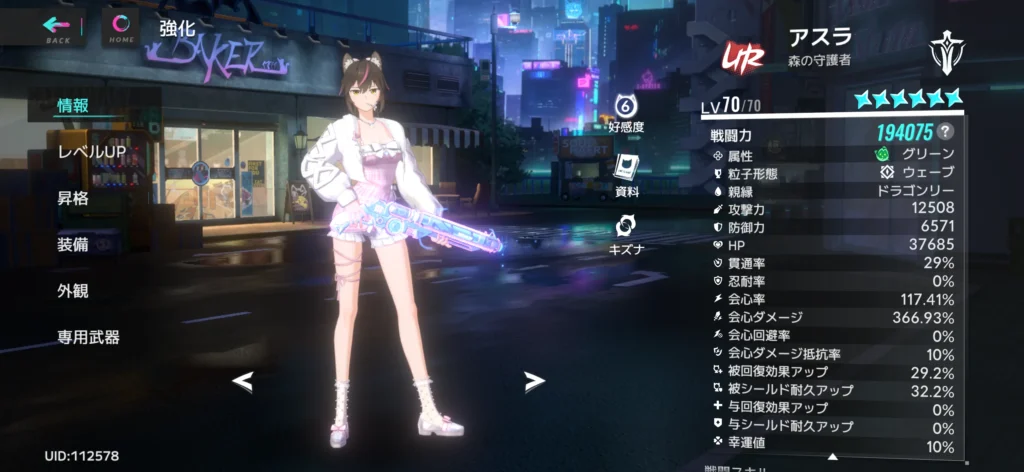
Task: Show next character with right arrow
Action: [x=535, y=380]
